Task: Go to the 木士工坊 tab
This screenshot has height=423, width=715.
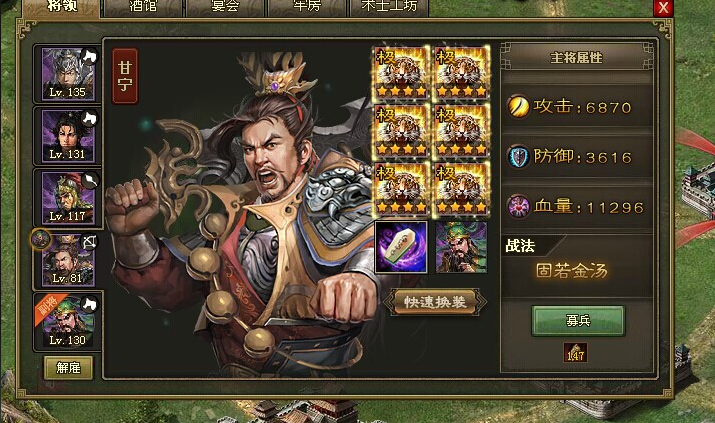Action: coord(392,7)
